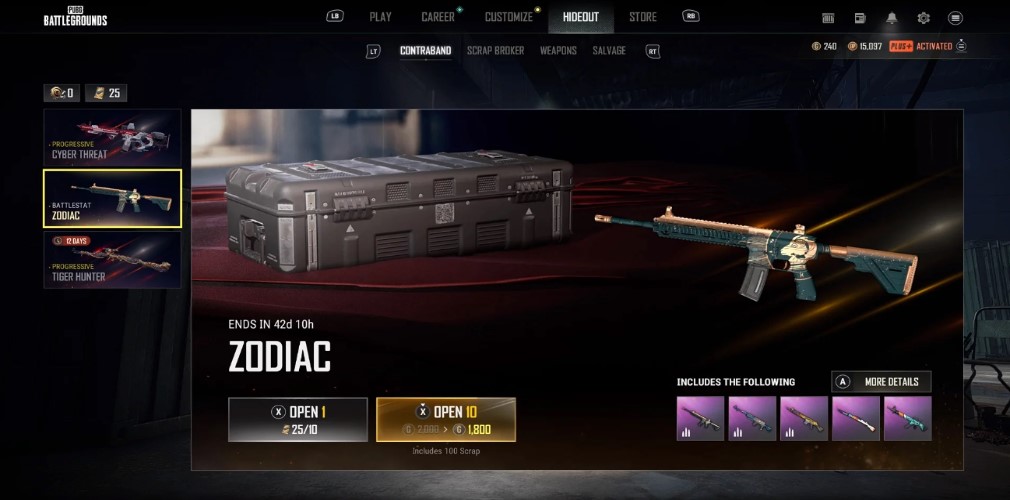The height and width of the screenshot is (500, 1010).
Task: Preview the orange and white shotgun skin
Action: click(855, 418)
